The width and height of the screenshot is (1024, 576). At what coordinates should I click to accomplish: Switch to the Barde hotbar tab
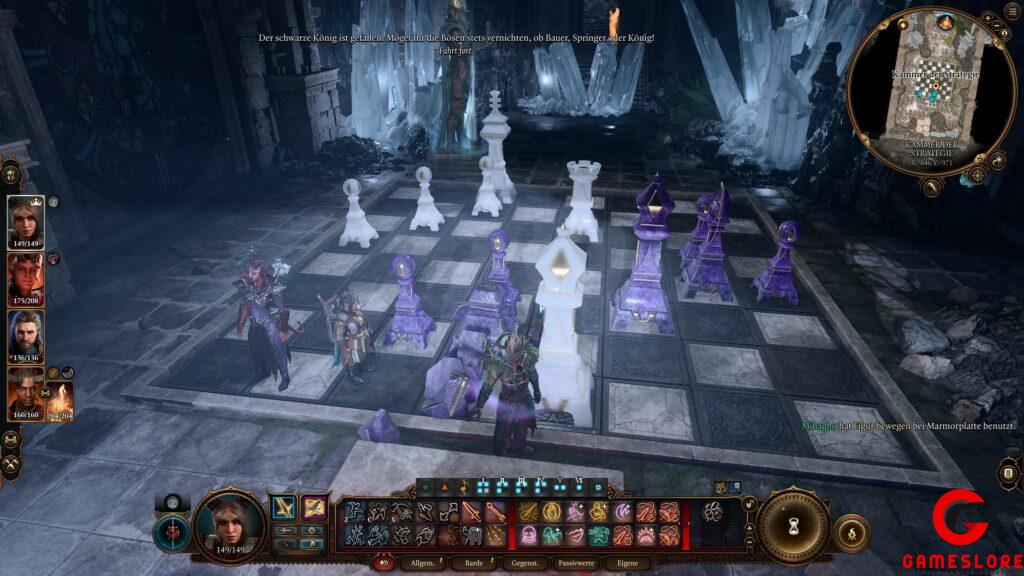[474, 563]
